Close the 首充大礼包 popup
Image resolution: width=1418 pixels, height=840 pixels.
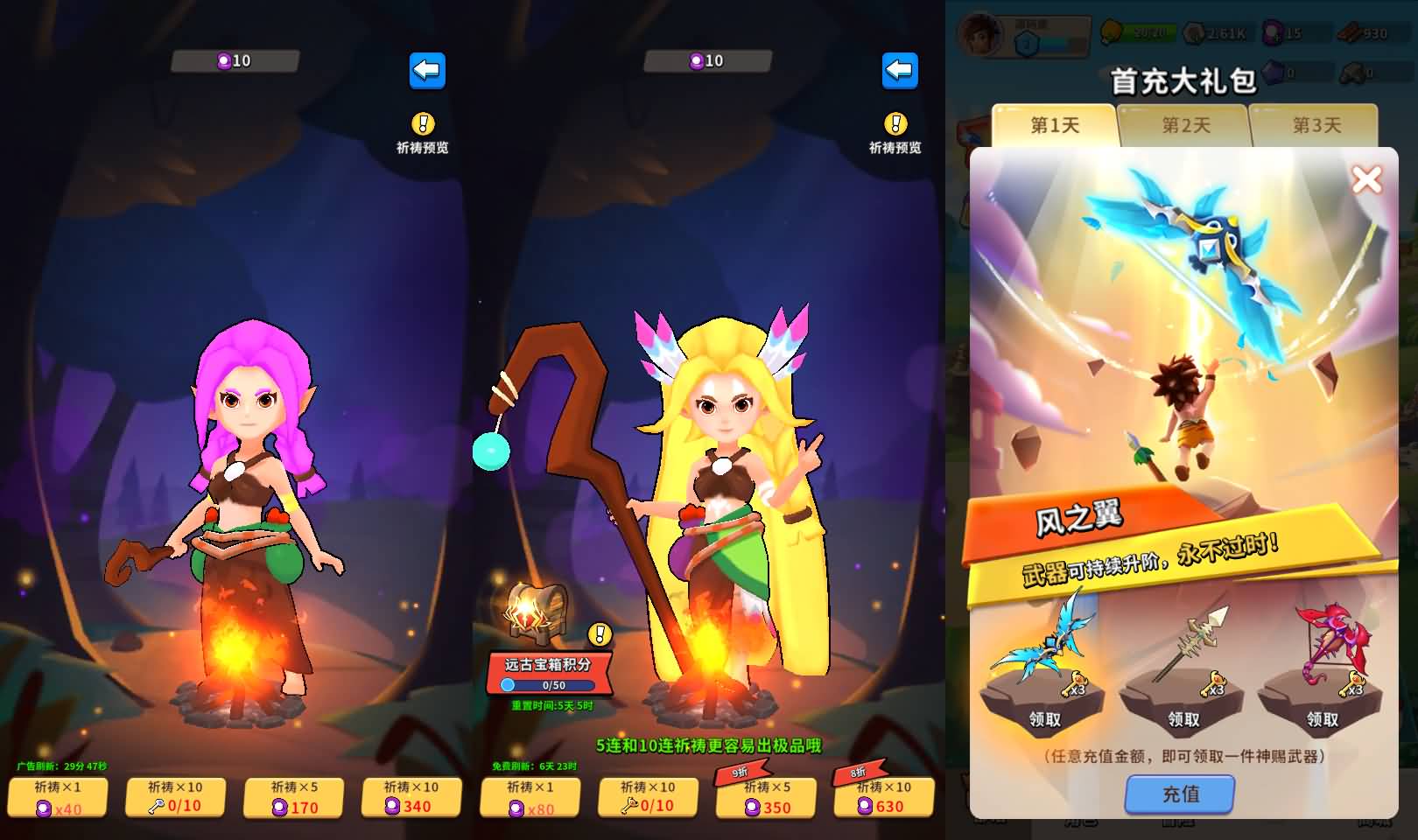pyautogui.click(x=1366, y=180)
